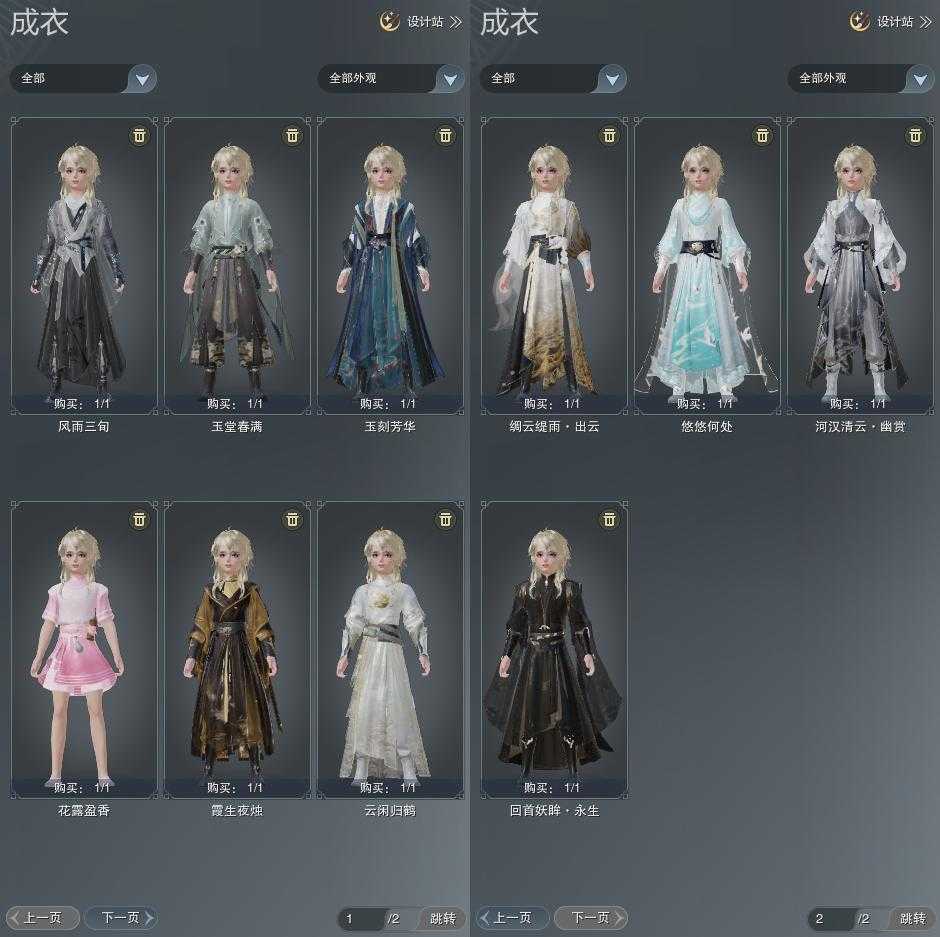Click the trash icon on 花露盈香
Image resolution: width=940 pixels, height=937 pixels.
click(139, 519)
